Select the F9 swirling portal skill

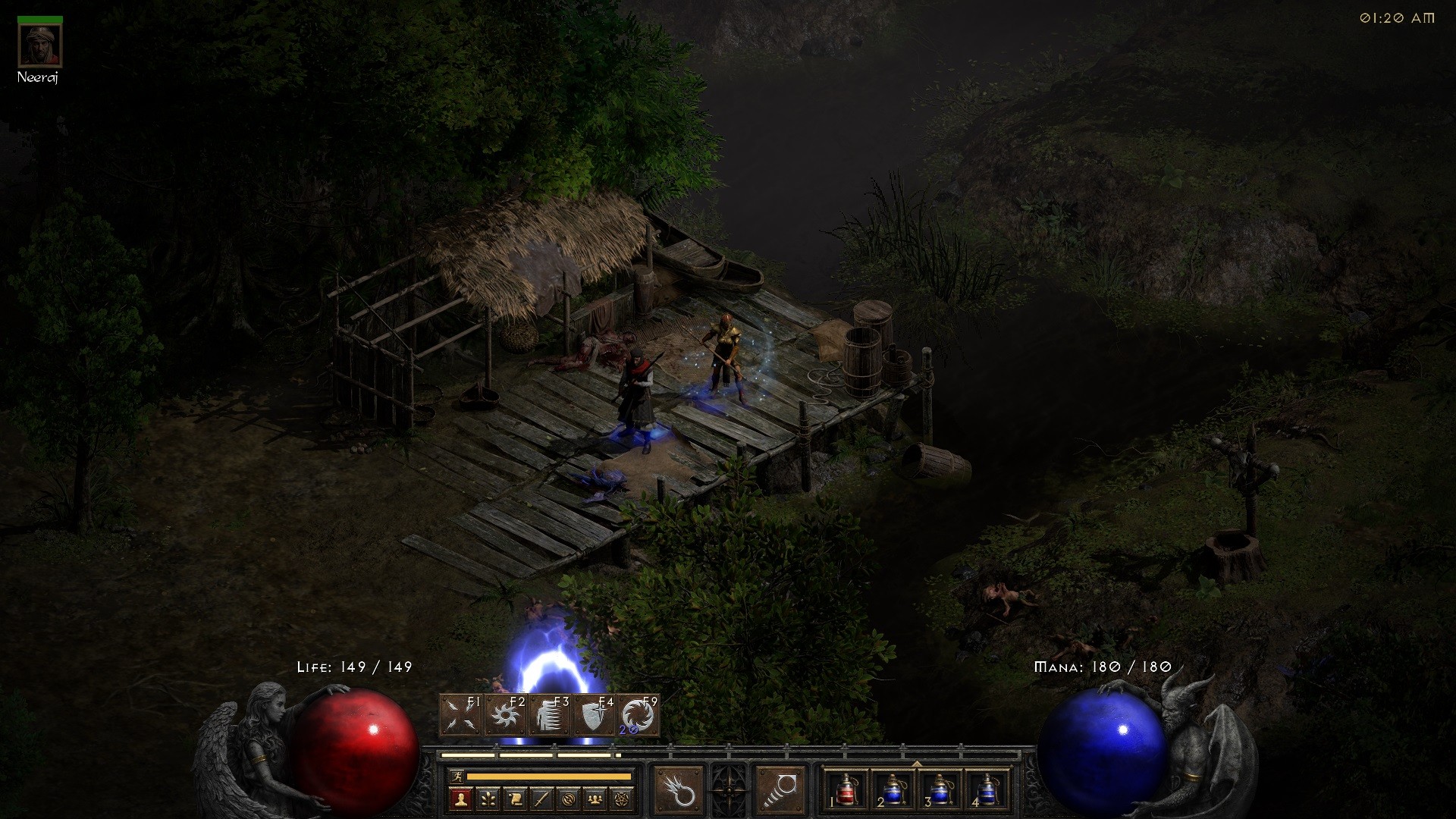click(639, 715)
